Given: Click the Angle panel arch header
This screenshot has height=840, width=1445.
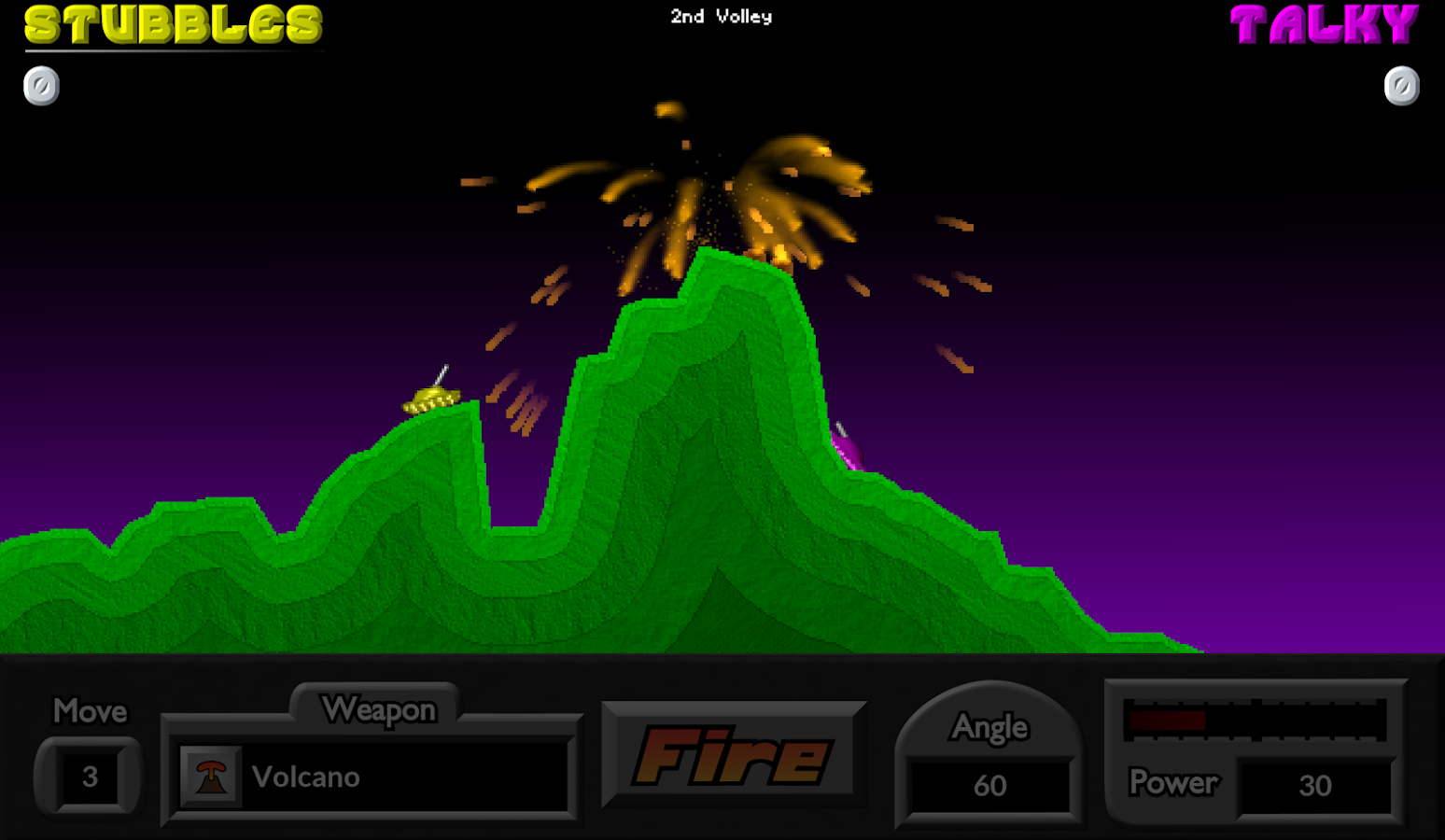Looking at the screenshot, I should (x=989, y=728).
